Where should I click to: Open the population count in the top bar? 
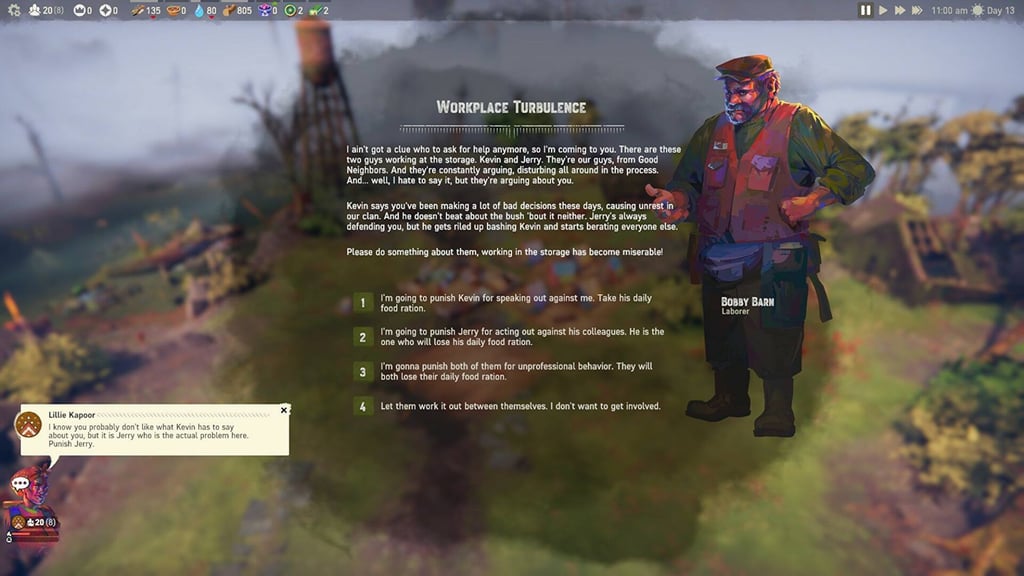pyautogui.click(x=42, y=10)
